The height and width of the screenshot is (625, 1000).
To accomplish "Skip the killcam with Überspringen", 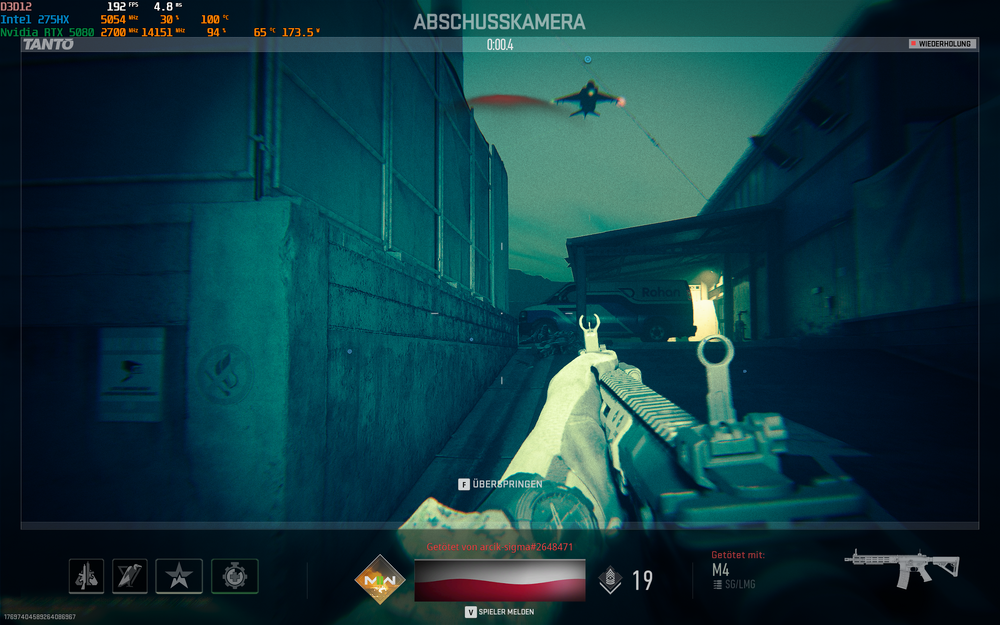I will [x=500, y=484].
